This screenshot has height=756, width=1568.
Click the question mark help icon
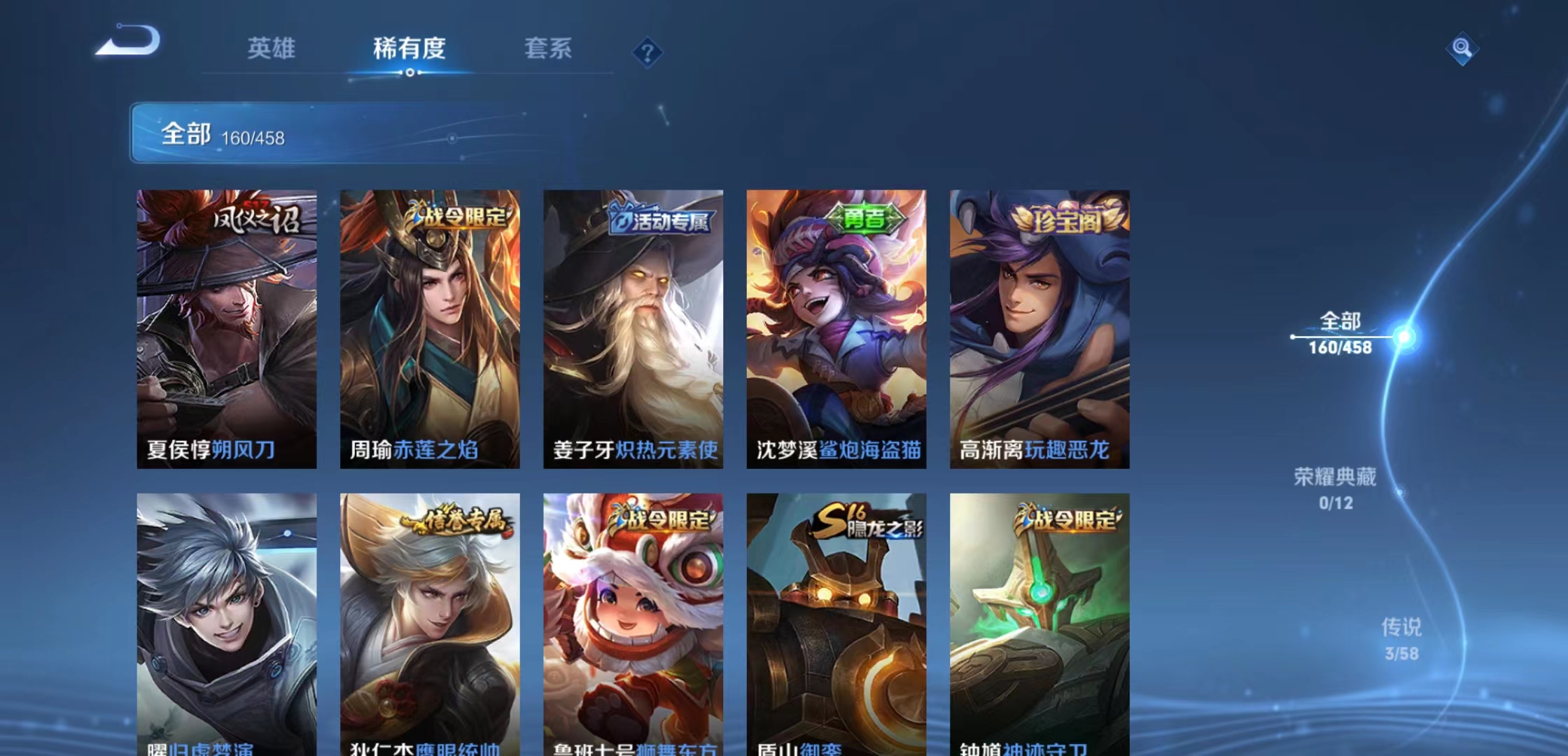[647, 50]
